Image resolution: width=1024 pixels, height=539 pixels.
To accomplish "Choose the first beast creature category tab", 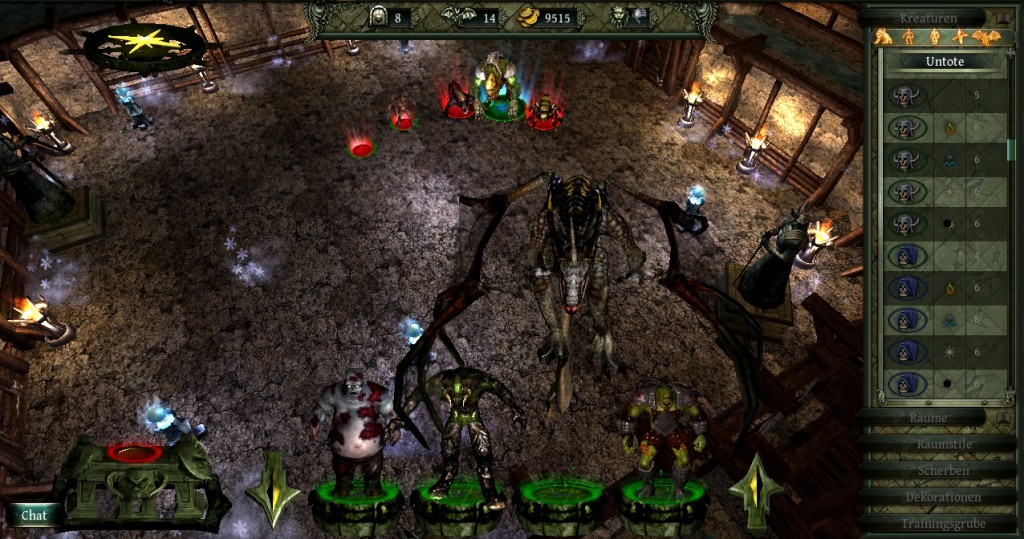I will tap(884, 38).
